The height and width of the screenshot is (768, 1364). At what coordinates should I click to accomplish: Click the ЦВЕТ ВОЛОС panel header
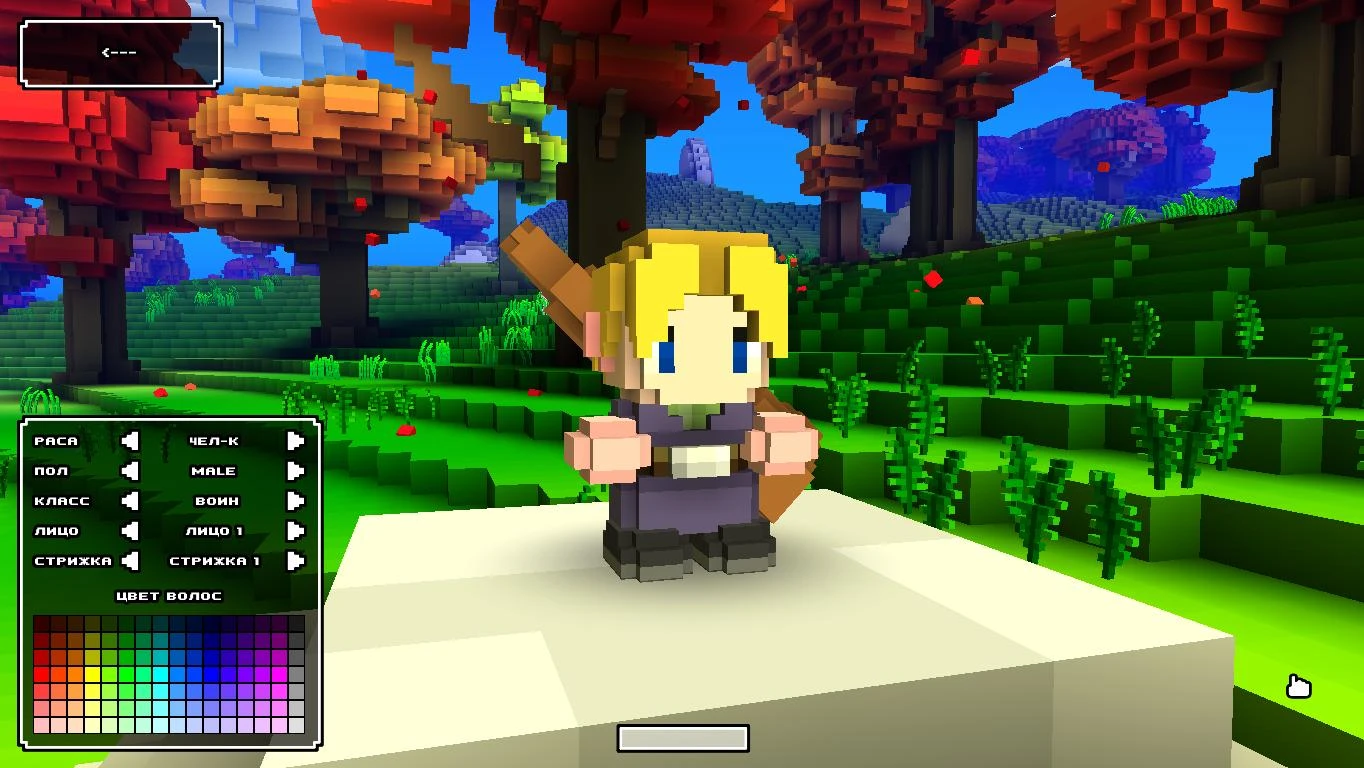(167, 595)
